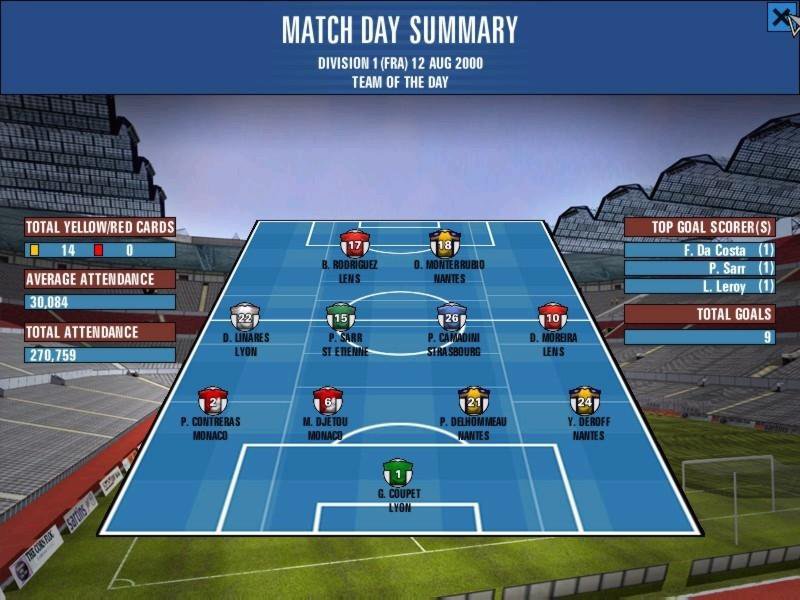Viewport: 800px width, 600px height.
Task: Click P. Sarr's number 15 shirt on pitch
Action: [340, 318]
